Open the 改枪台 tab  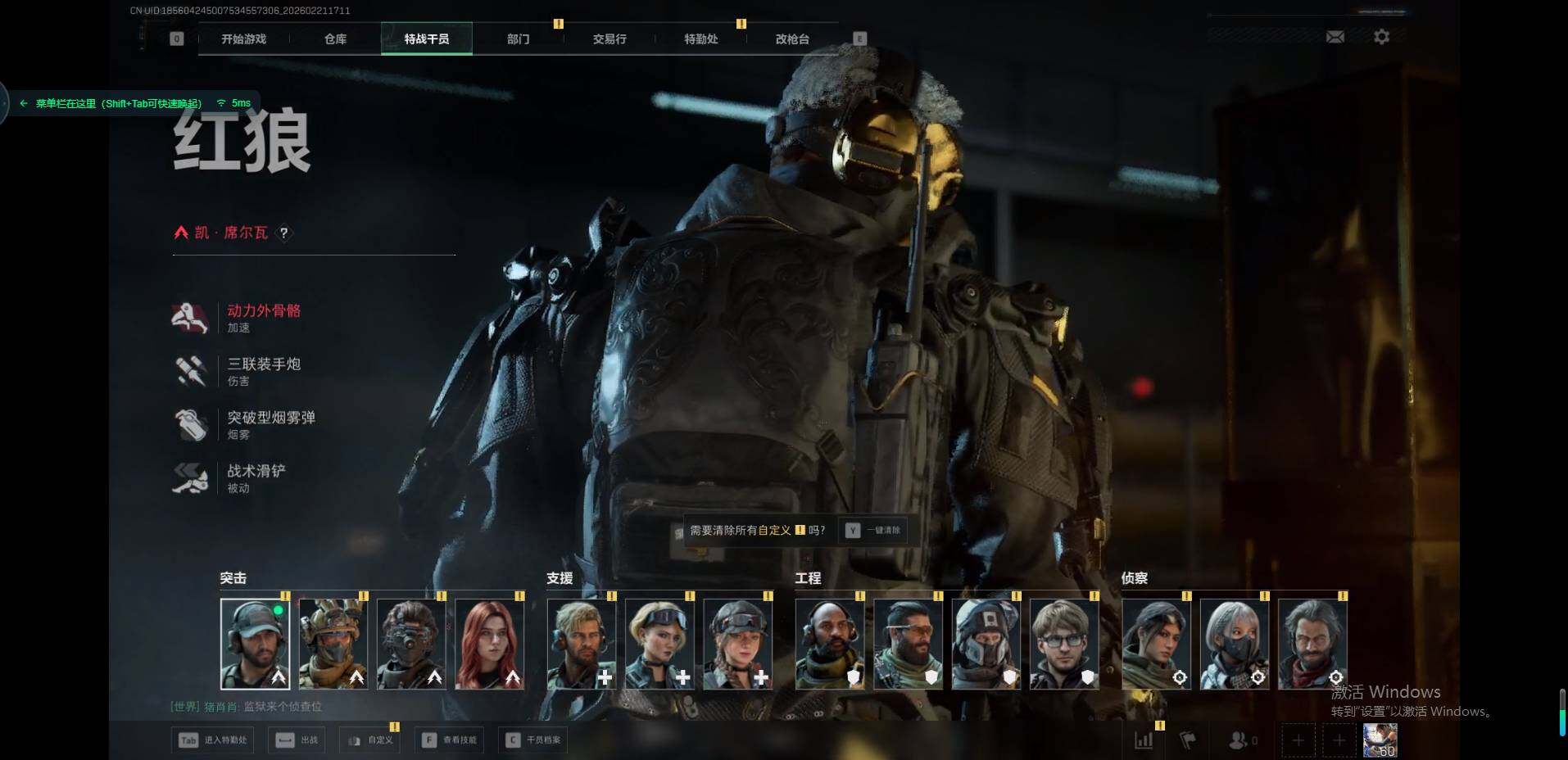792,39
